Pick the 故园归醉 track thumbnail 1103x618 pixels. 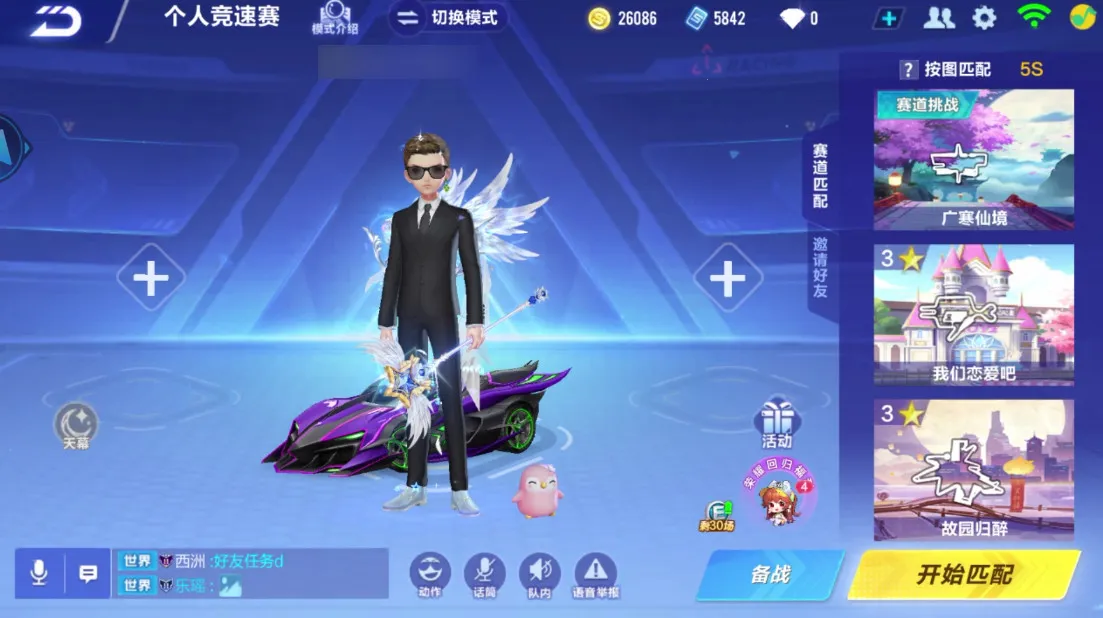point(973,470)
